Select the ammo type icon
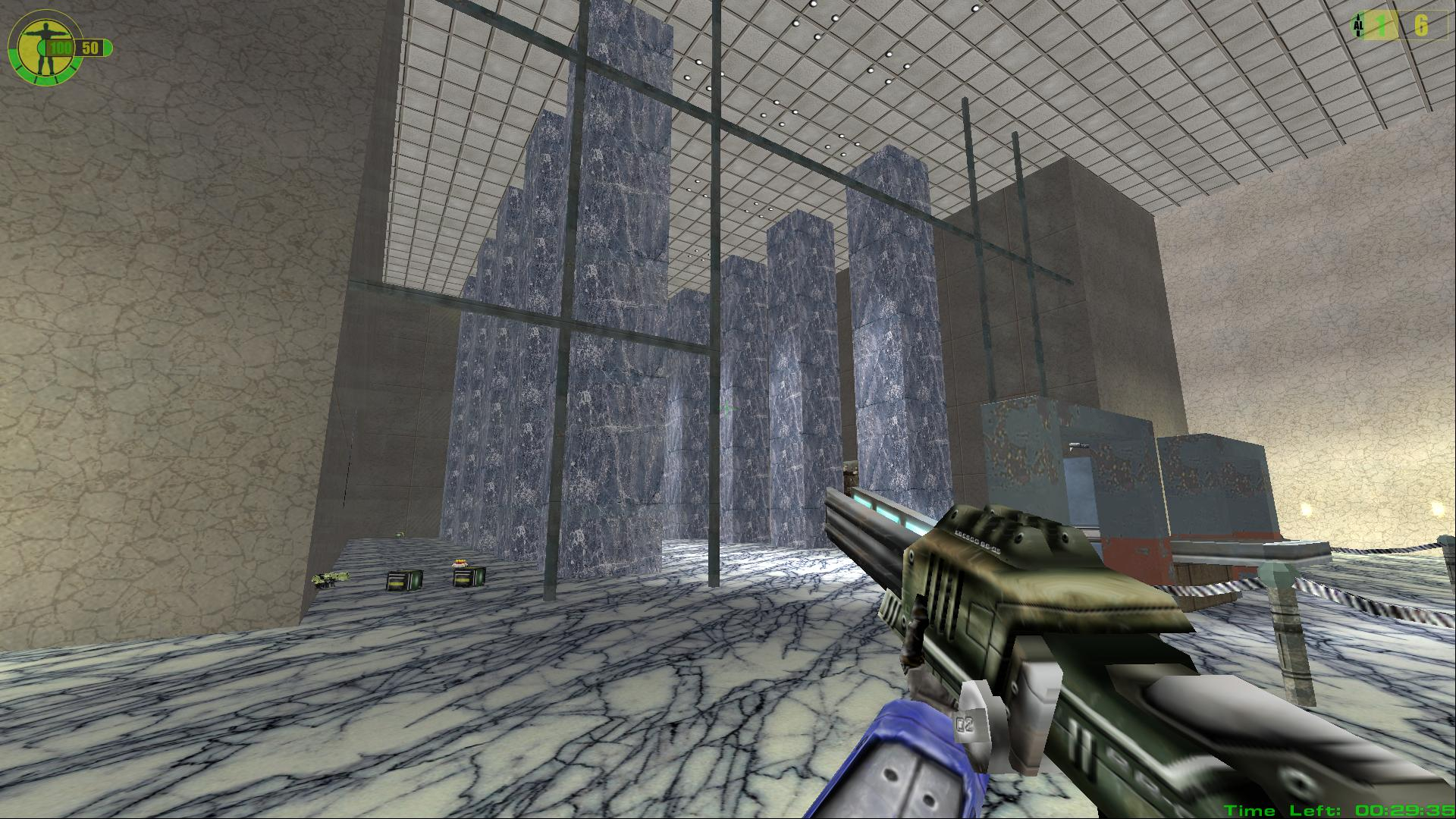This screenshot has height=819, width=1456. [x=1357, y=27]
